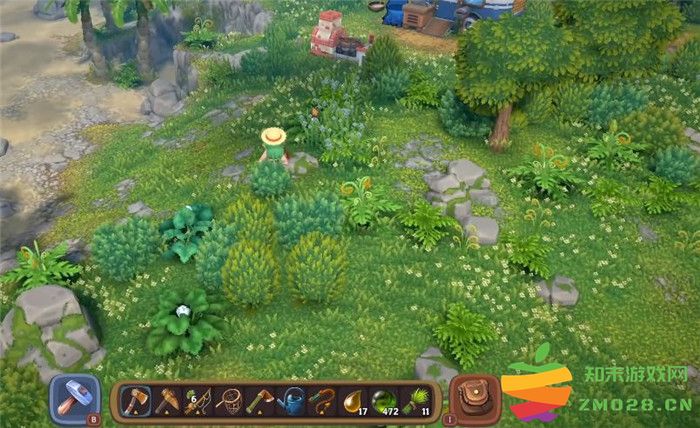
Task: Select the pickaxe in the hotbar
Action: pos(166,401)
